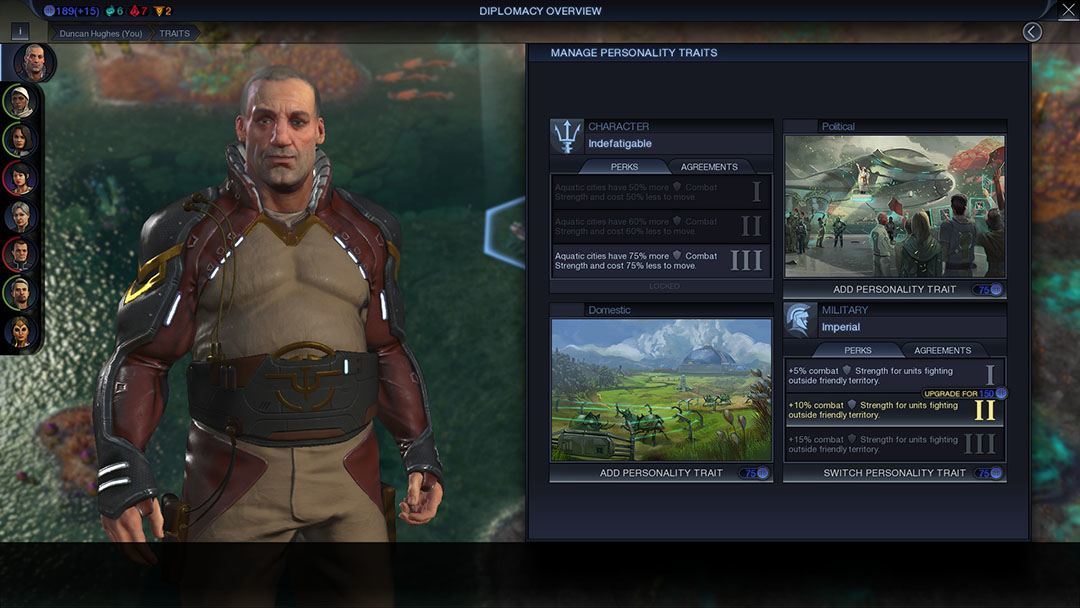
Task: Click the Domestic trait farmland artwork
Action: click(x=660, y=390)
